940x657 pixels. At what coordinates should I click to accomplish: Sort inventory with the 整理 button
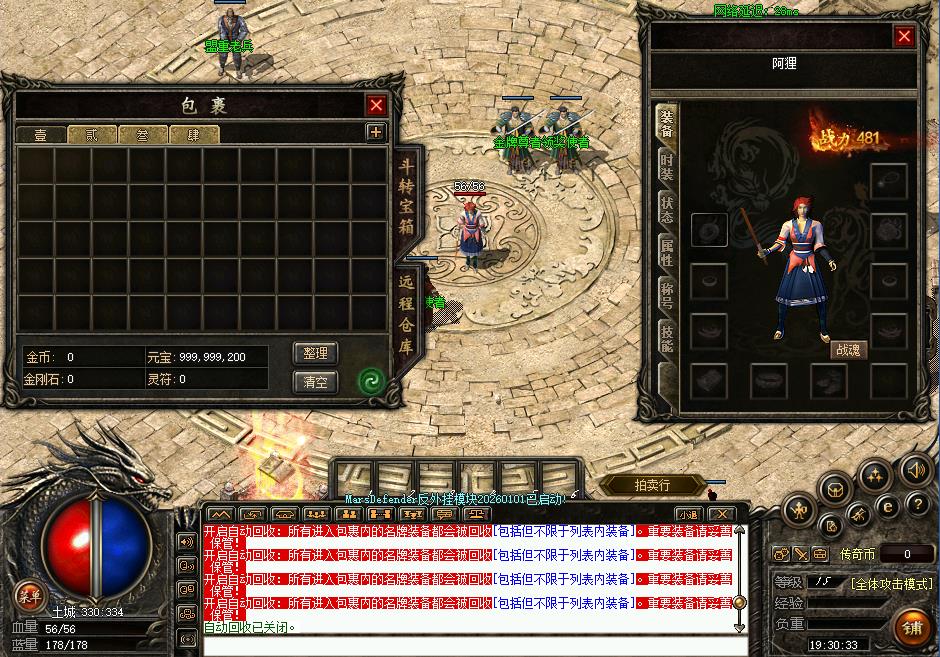click(x=315, y=353)
